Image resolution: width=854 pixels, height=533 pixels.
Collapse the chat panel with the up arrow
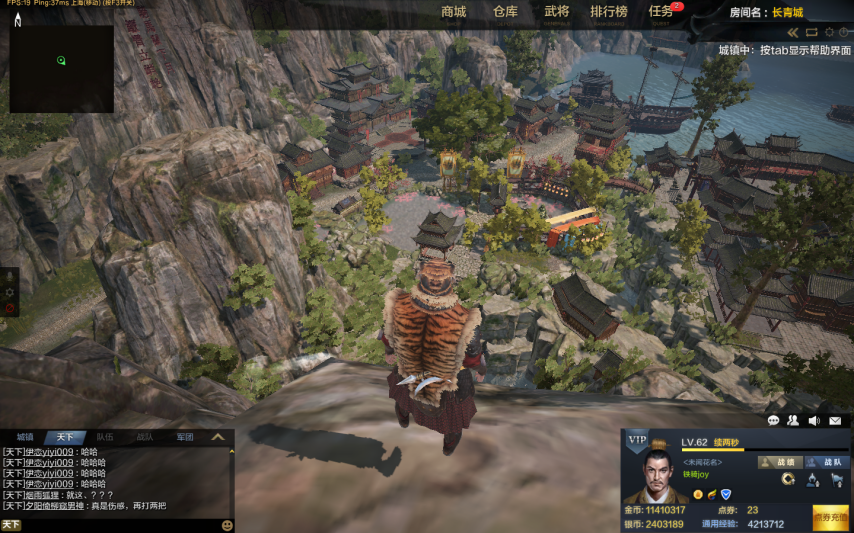coord(217,437)
